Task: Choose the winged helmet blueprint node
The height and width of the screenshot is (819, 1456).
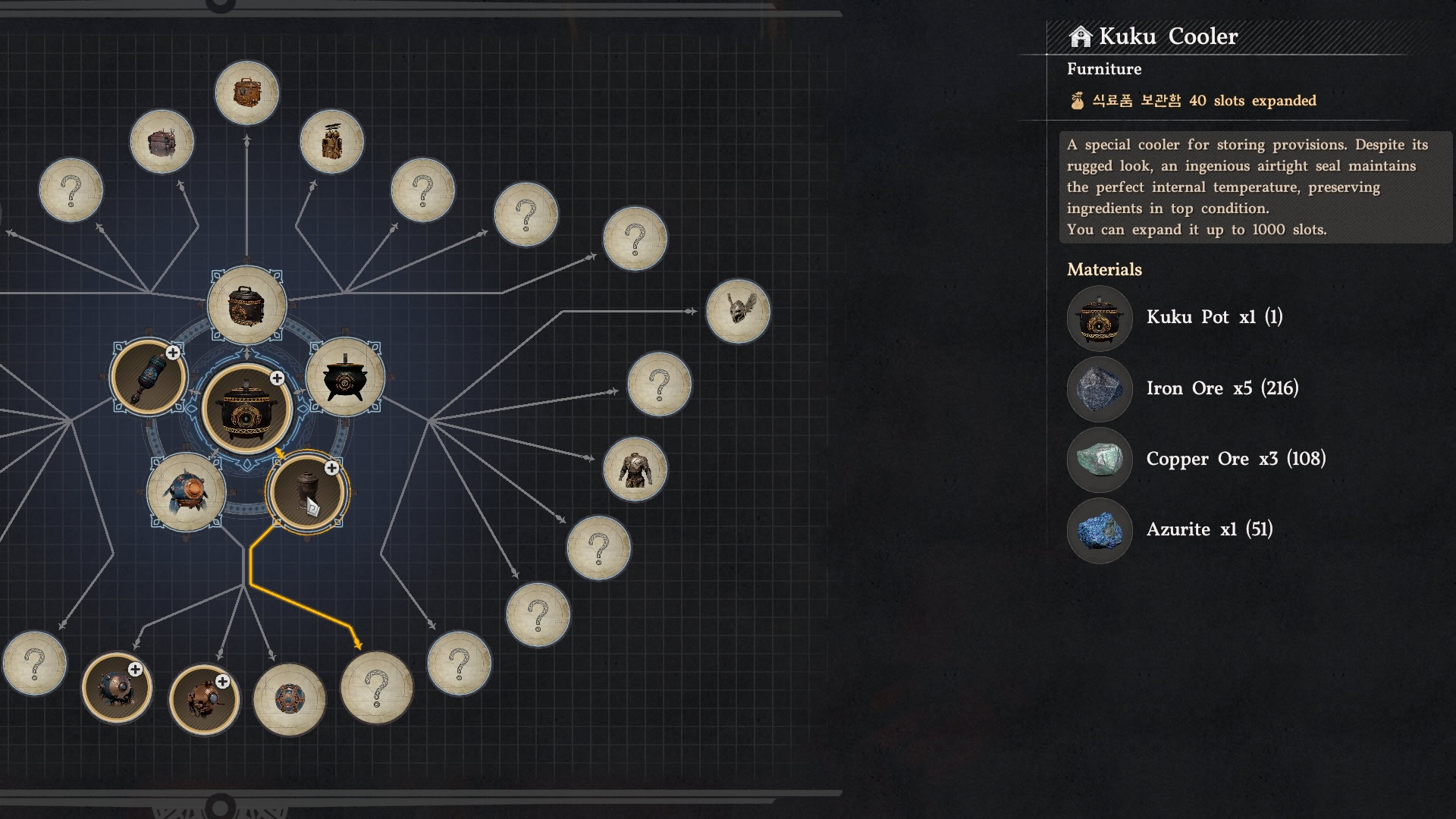Action: [738, 311]
